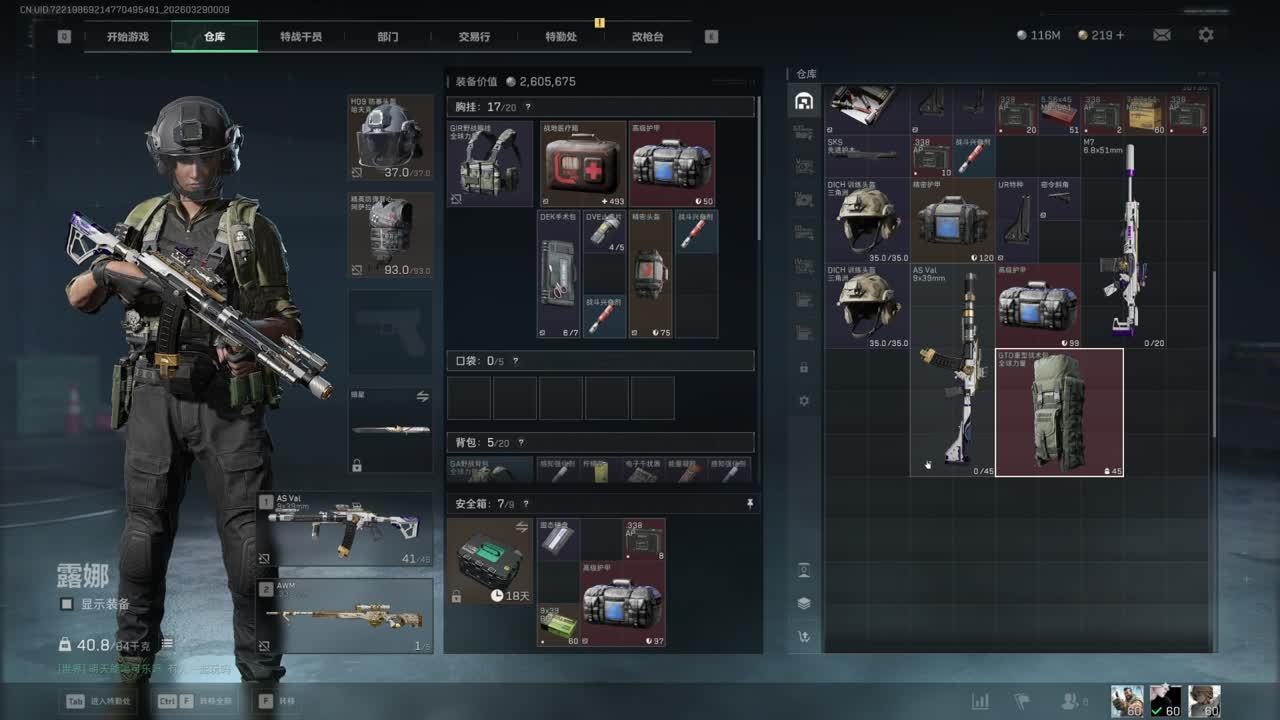Switch to the 特战干员 operators tab
Screen dimensions: 1280x720
coord(301,37)
